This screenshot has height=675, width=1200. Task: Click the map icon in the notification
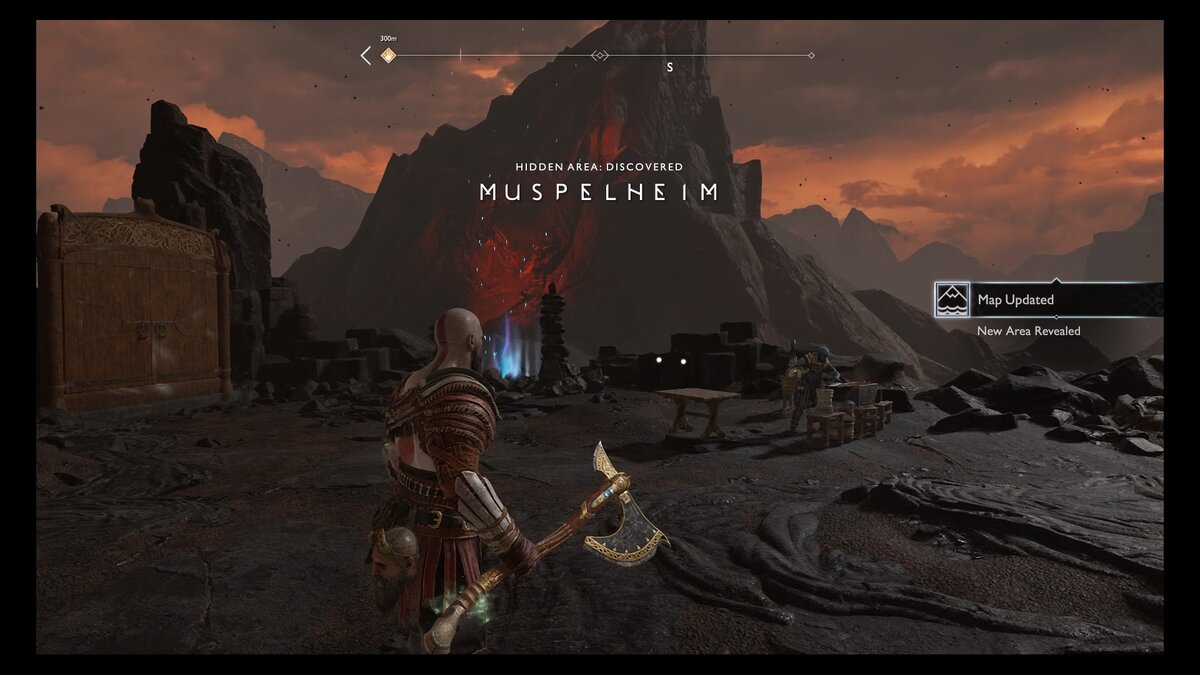tap(952, 300)
